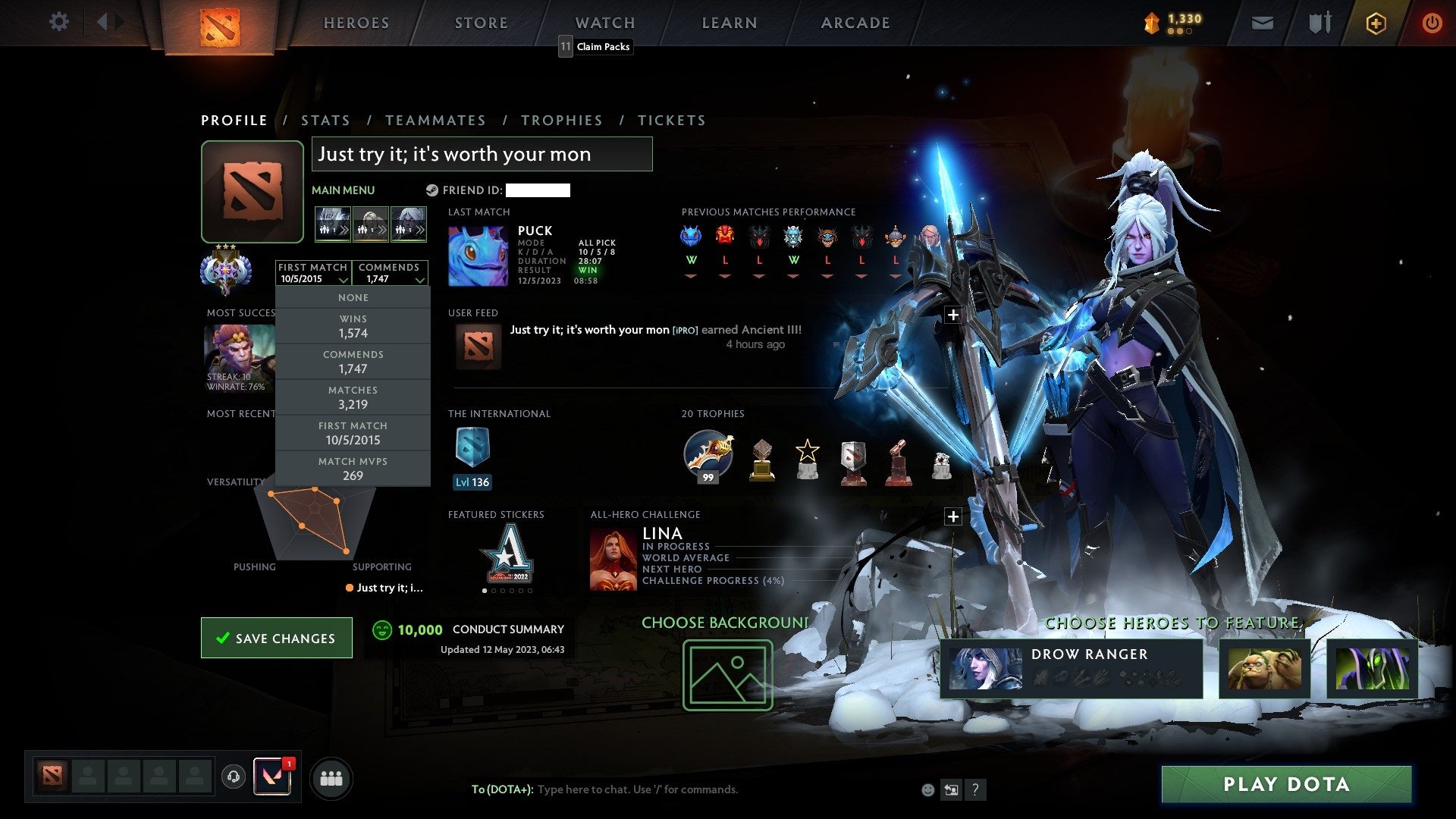Open the TROPHIES tab
Screen dimensions: 1456x819
(x=562, y=120)
